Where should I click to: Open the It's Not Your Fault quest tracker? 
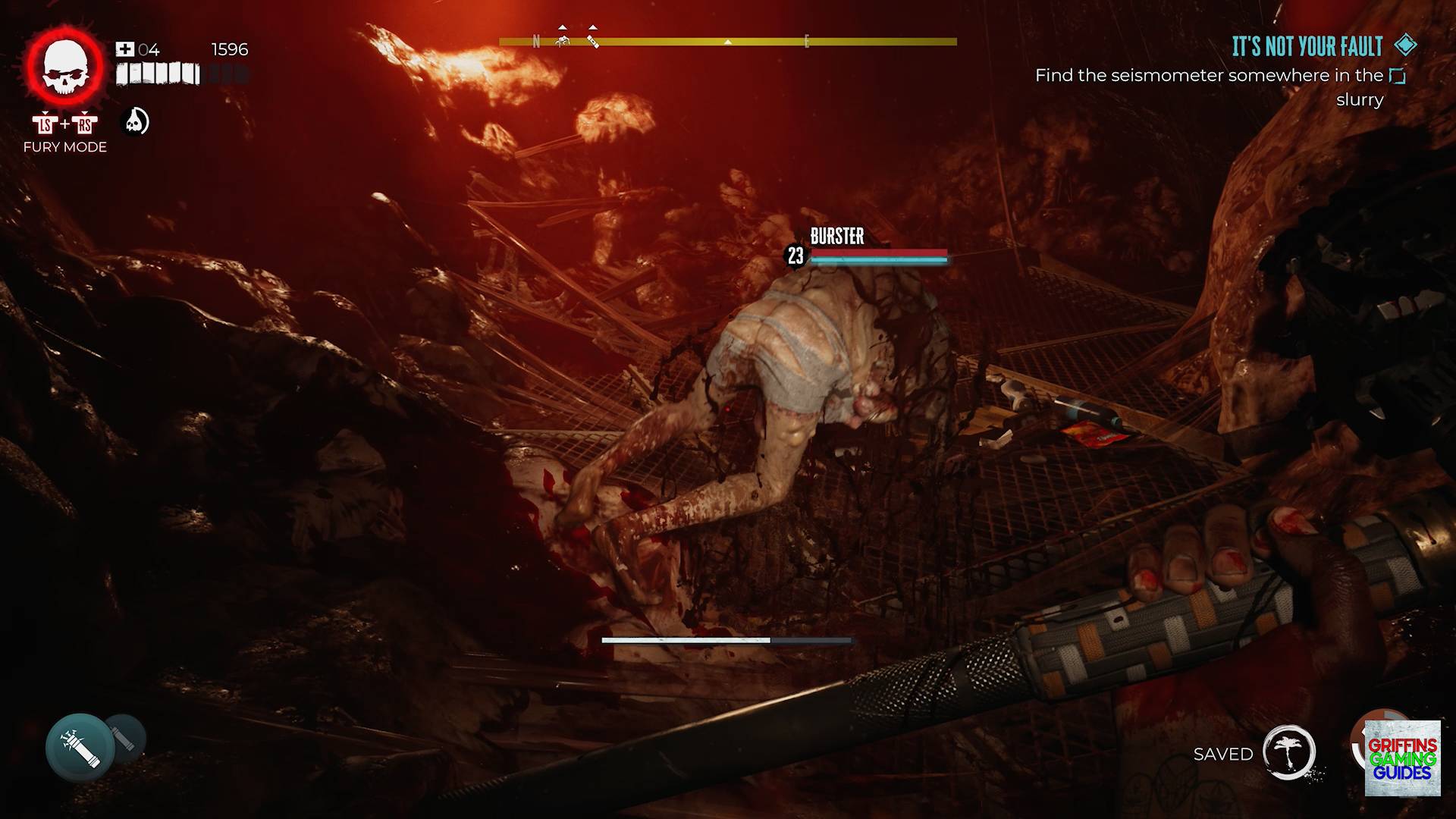(1307, 47)
